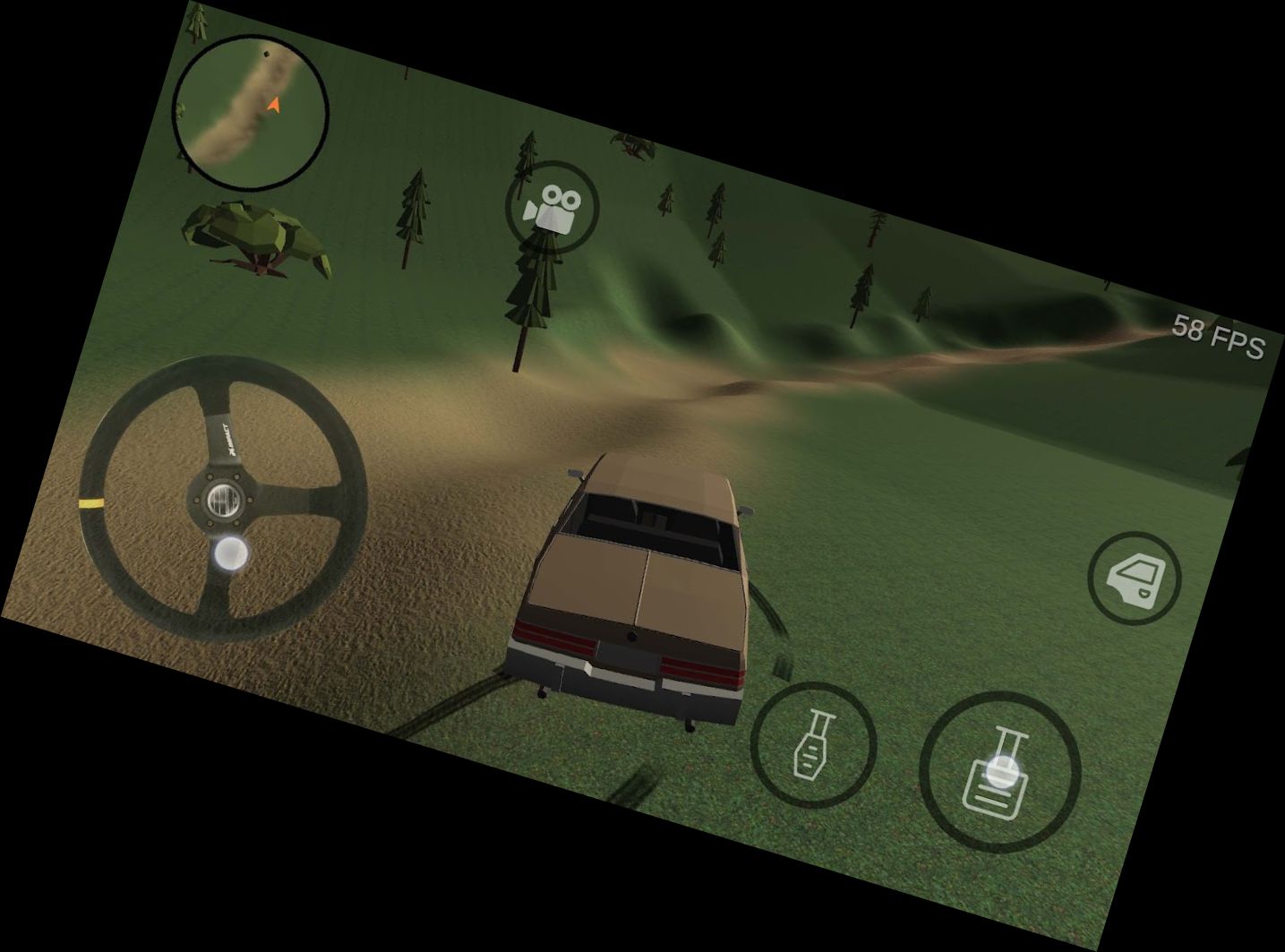The image size is (1285, 952).
Task: Tap the circular minimap
Action: click(250, 112)
